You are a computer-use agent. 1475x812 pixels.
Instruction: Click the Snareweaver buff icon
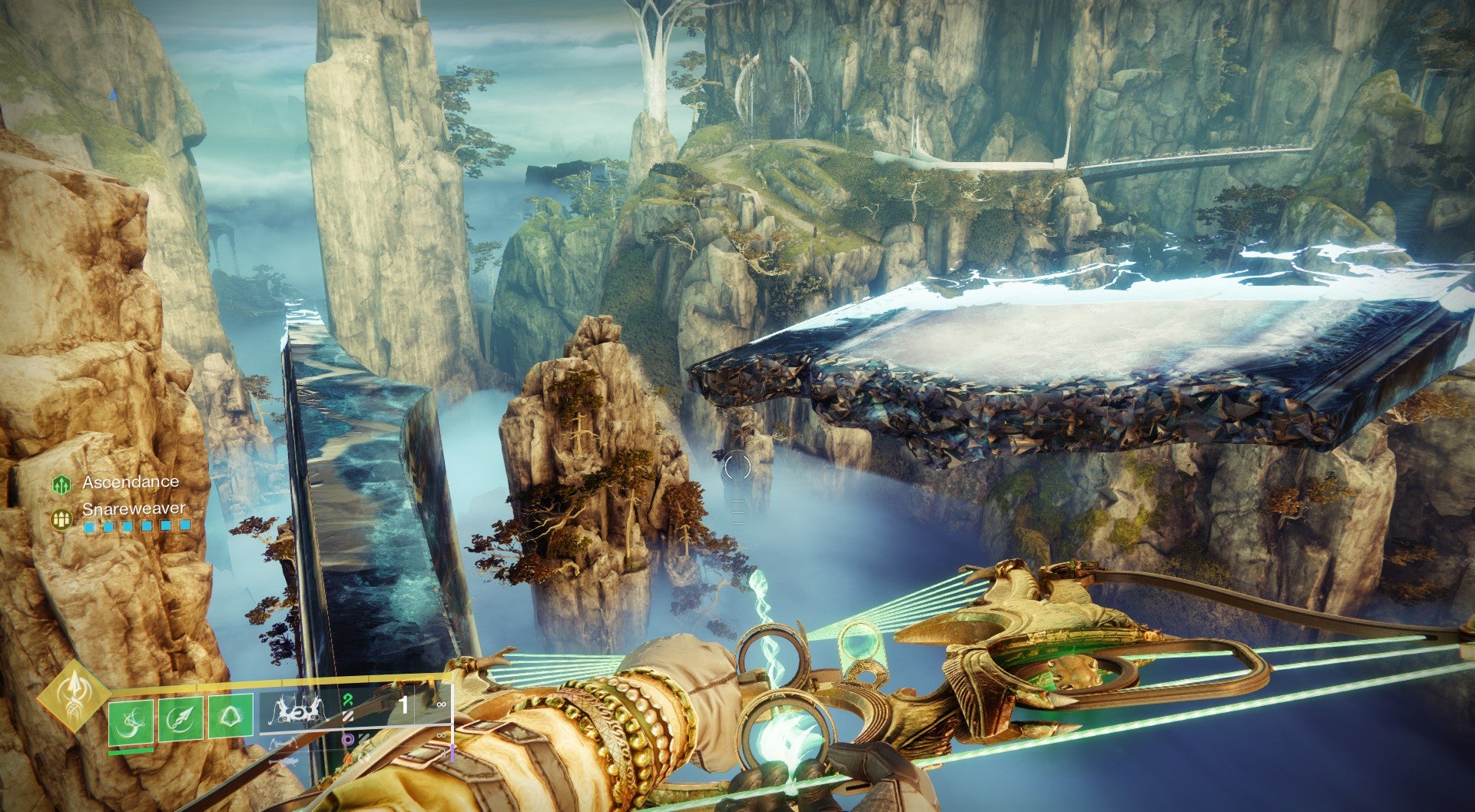tap(61, 519)
